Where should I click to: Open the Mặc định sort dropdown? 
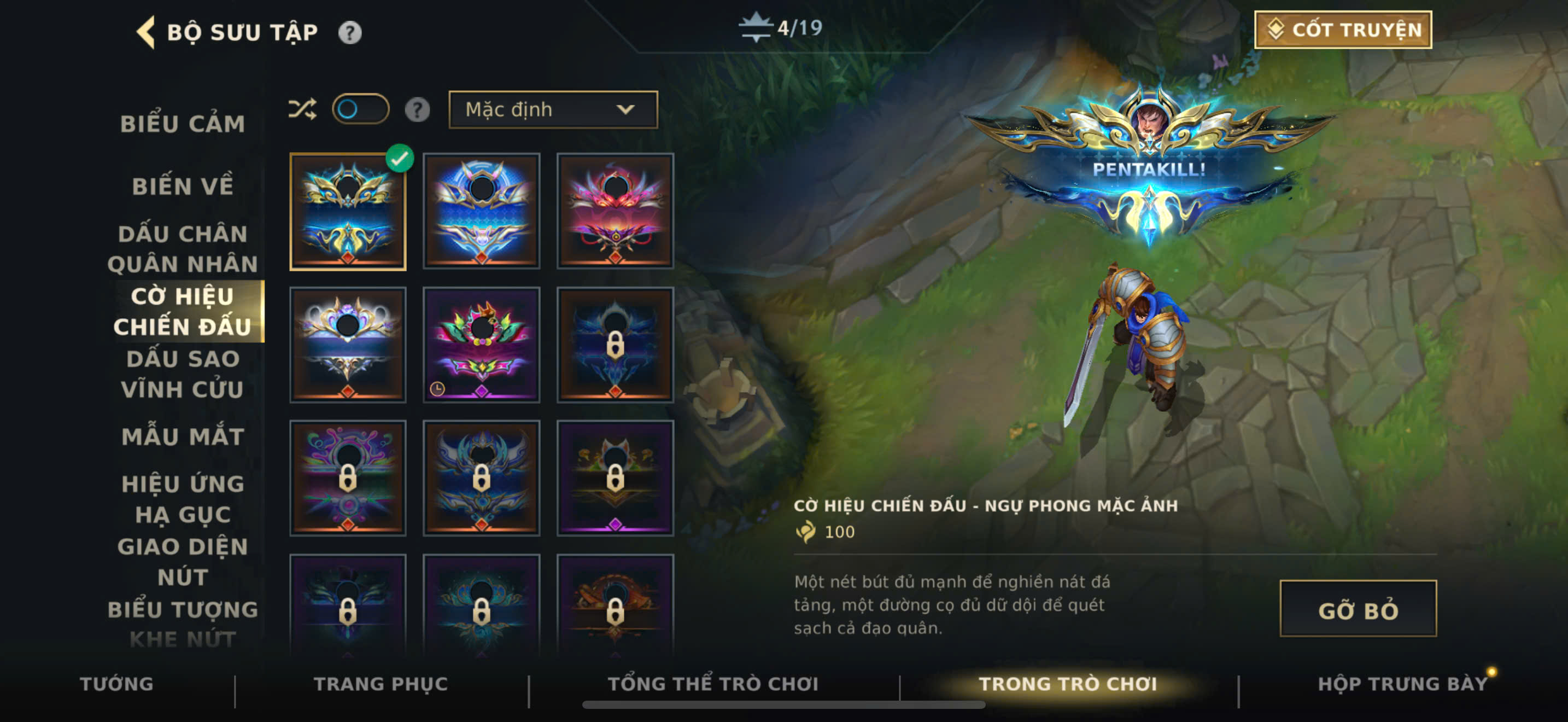pyautogui.click(x=553, y=109)
